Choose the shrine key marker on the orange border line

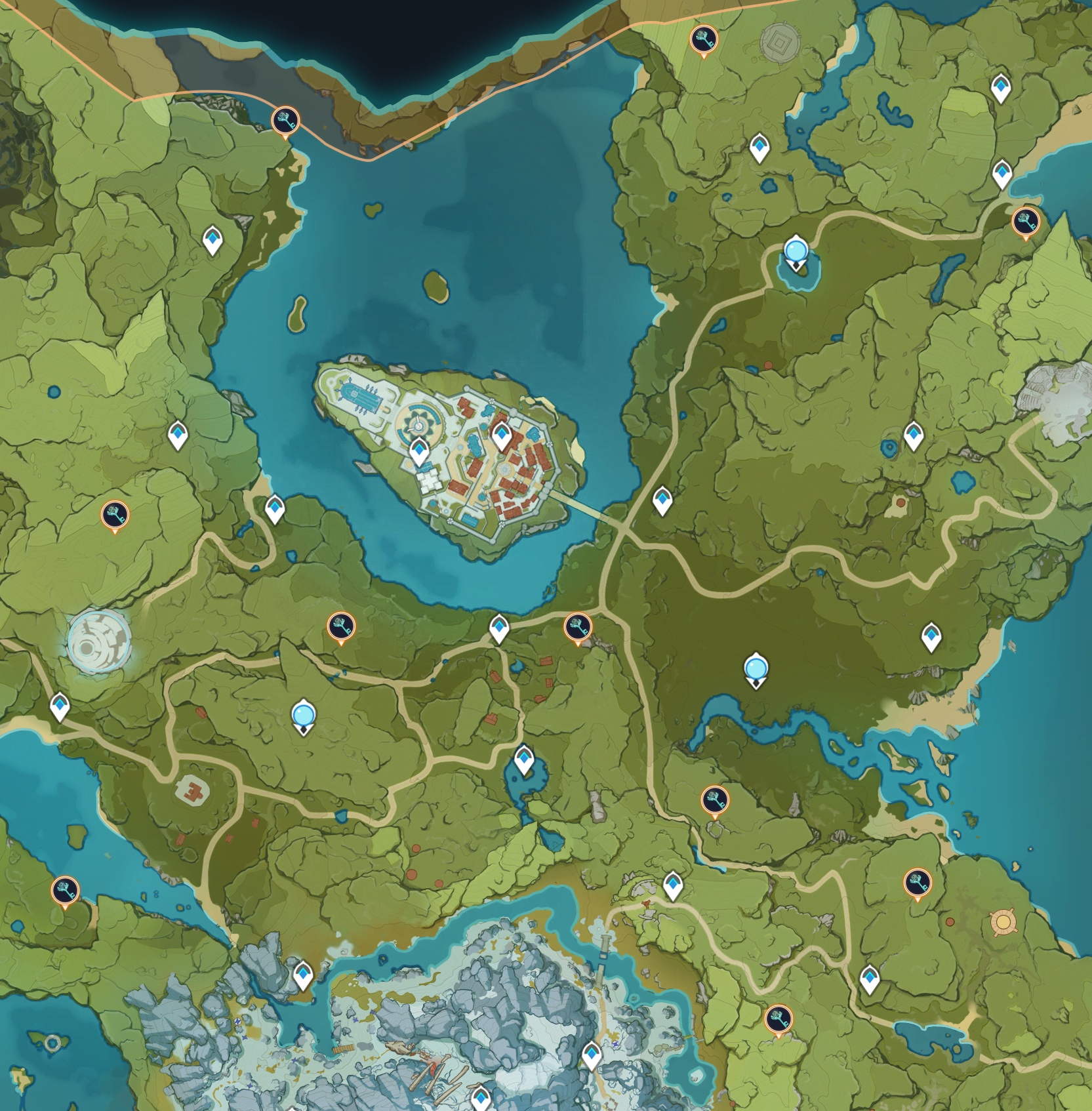pos(285,121)
